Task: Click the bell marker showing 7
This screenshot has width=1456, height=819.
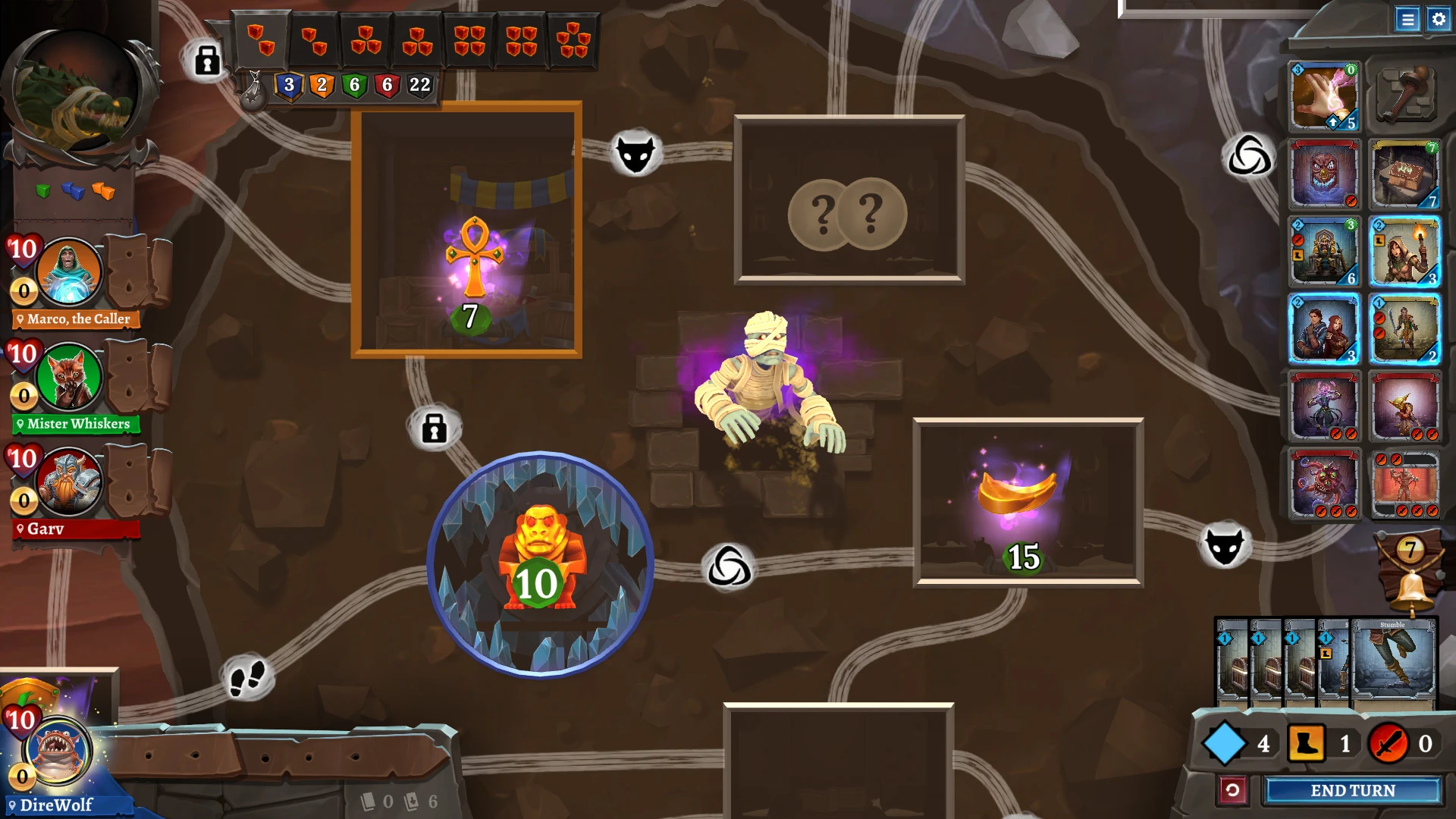Action: tap(1410, 569)
